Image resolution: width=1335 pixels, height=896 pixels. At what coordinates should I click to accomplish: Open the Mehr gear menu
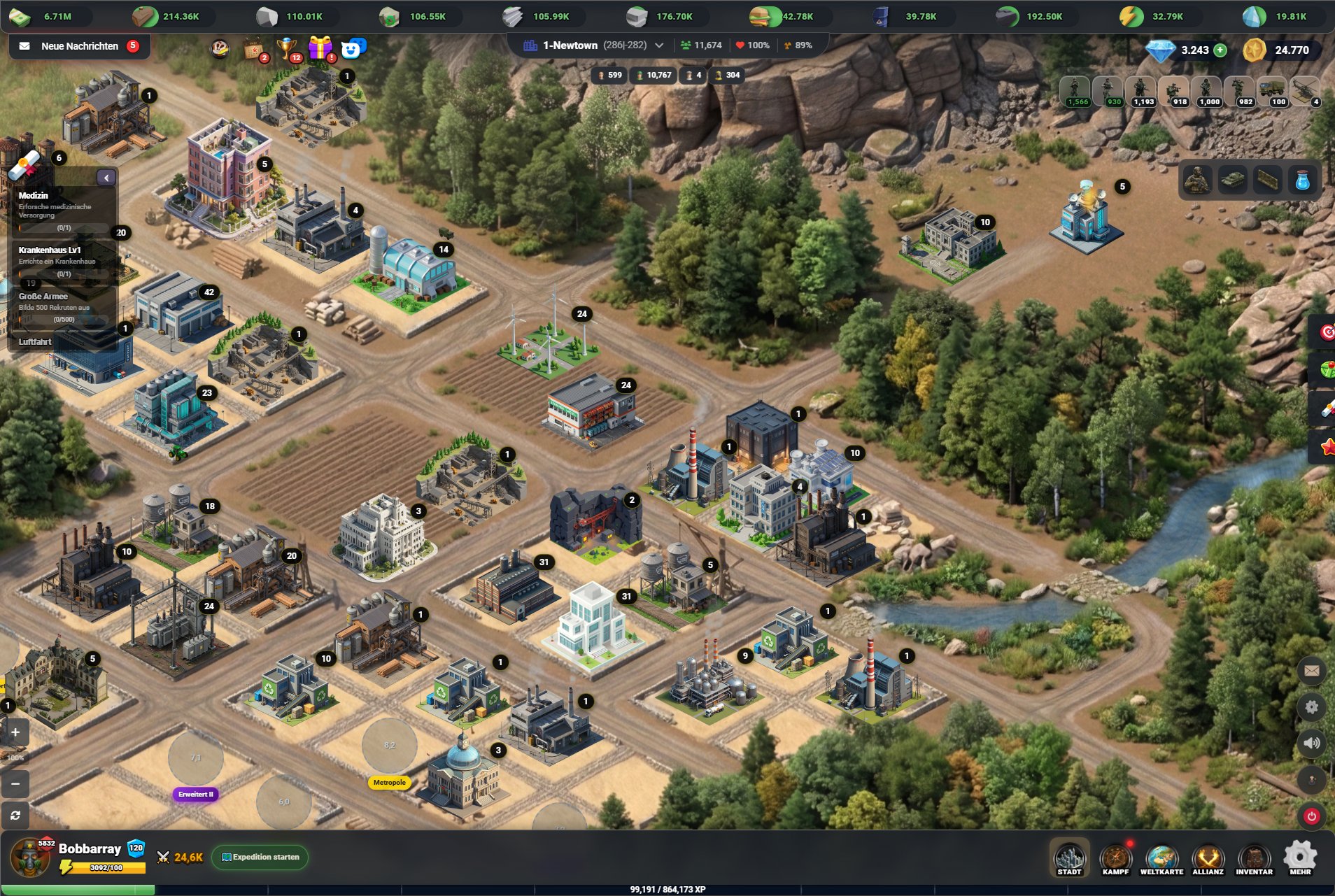pyautogui.click(x=1300, y=859)
